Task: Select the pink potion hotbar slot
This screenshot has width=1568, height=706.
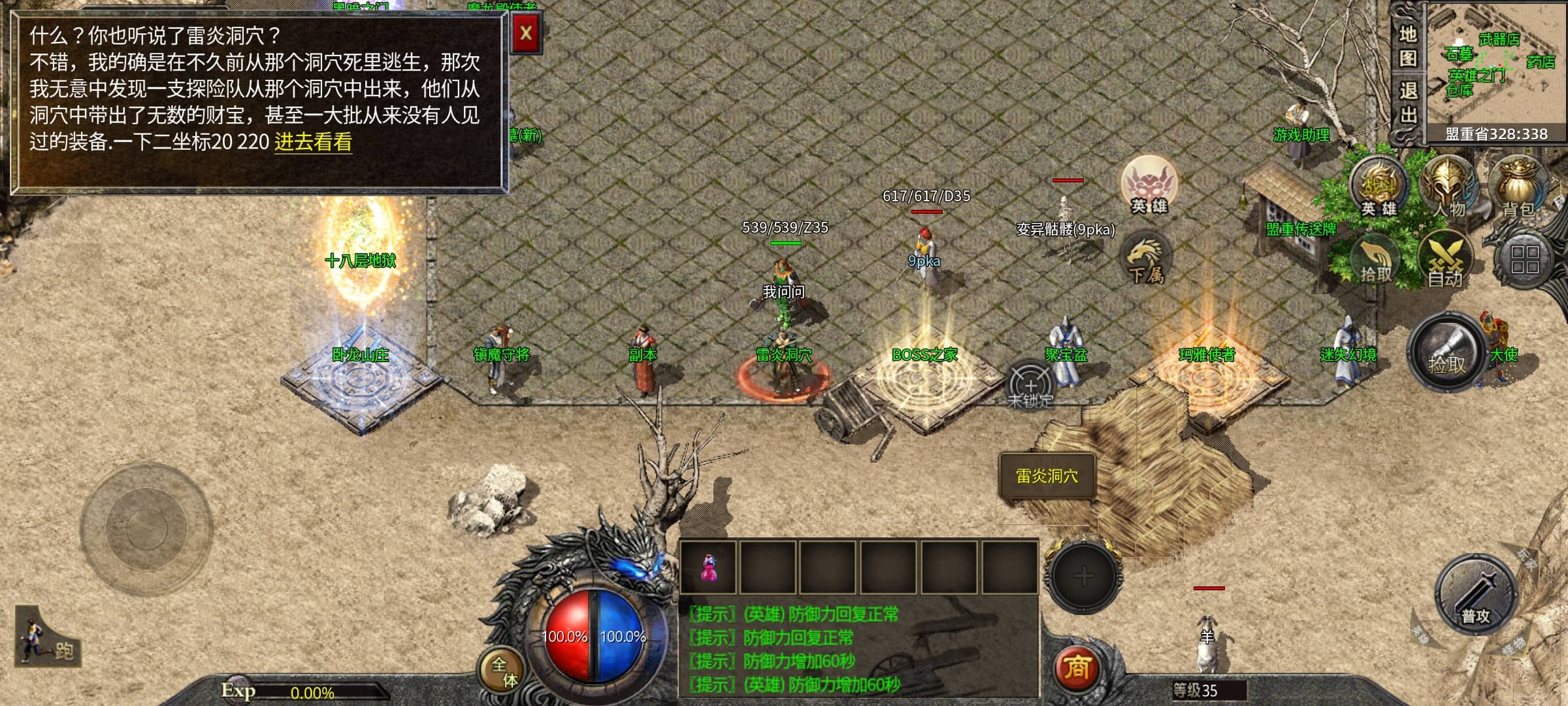Action: [708, 567]
